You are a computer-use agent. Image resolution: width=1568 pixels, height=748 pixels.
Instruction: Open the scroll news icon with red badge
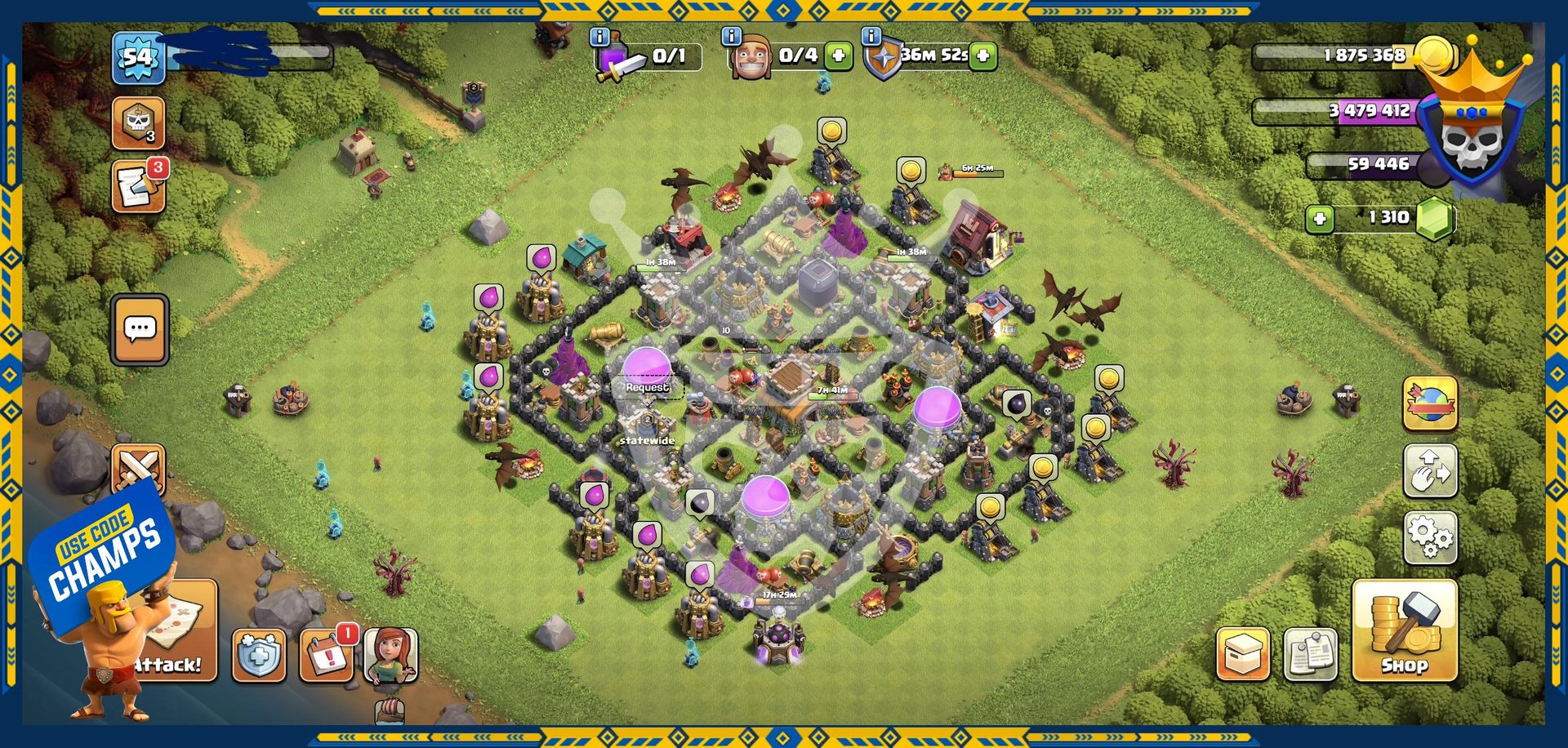[x=138, y=187]
